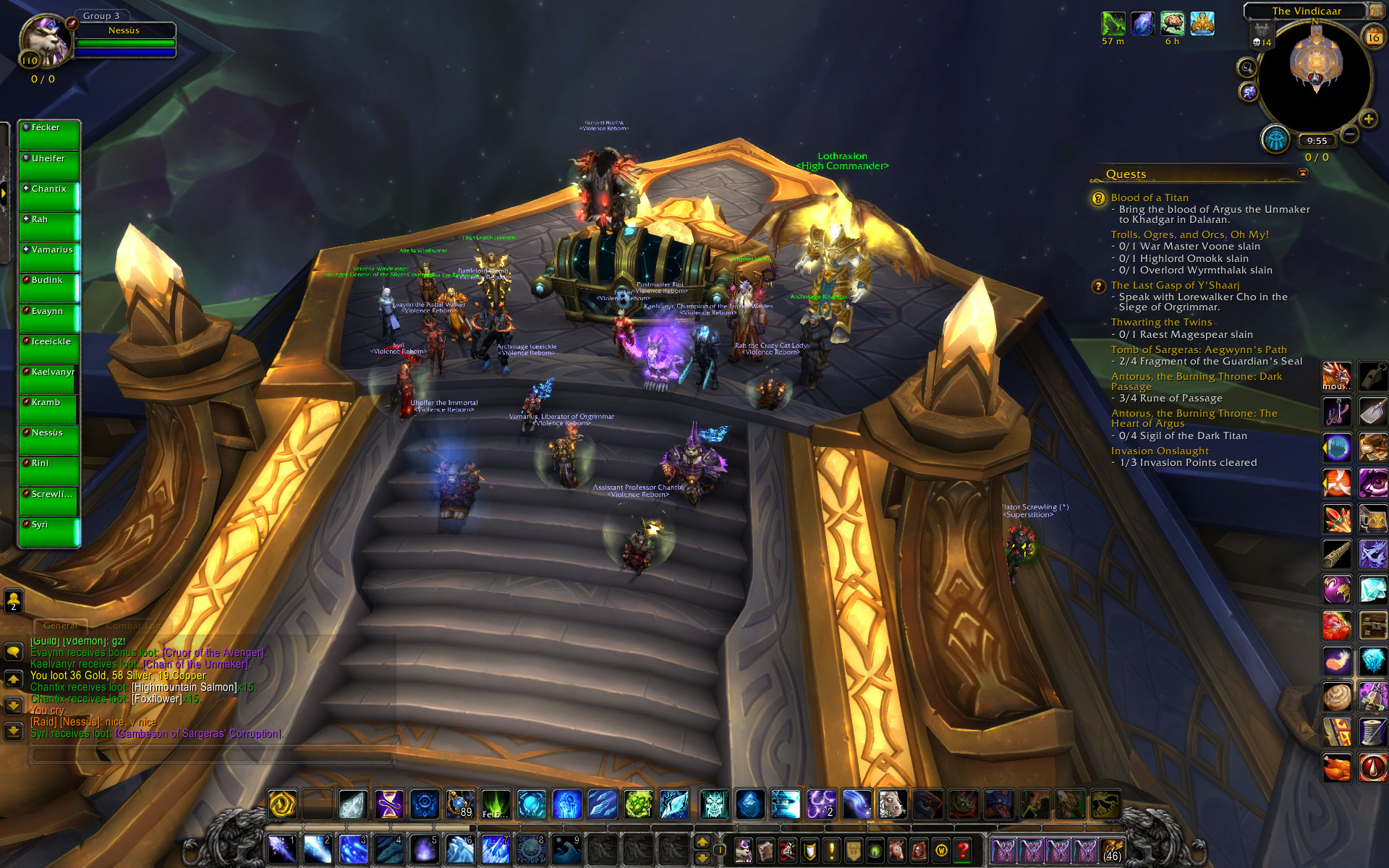
Task: Switch to the Combat Log tab
Action: (133, 626)
